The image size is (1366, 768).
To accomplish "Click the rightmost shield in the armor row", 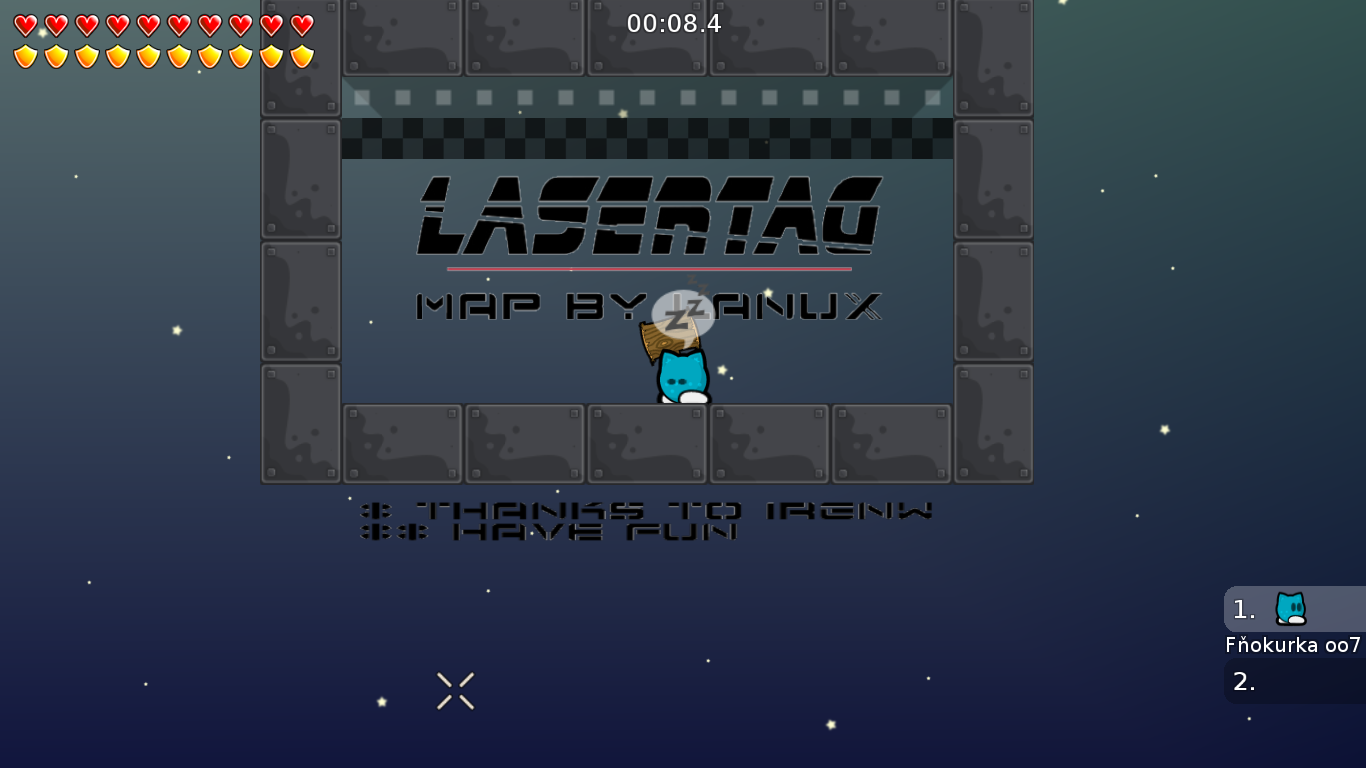I will (302, 55).
